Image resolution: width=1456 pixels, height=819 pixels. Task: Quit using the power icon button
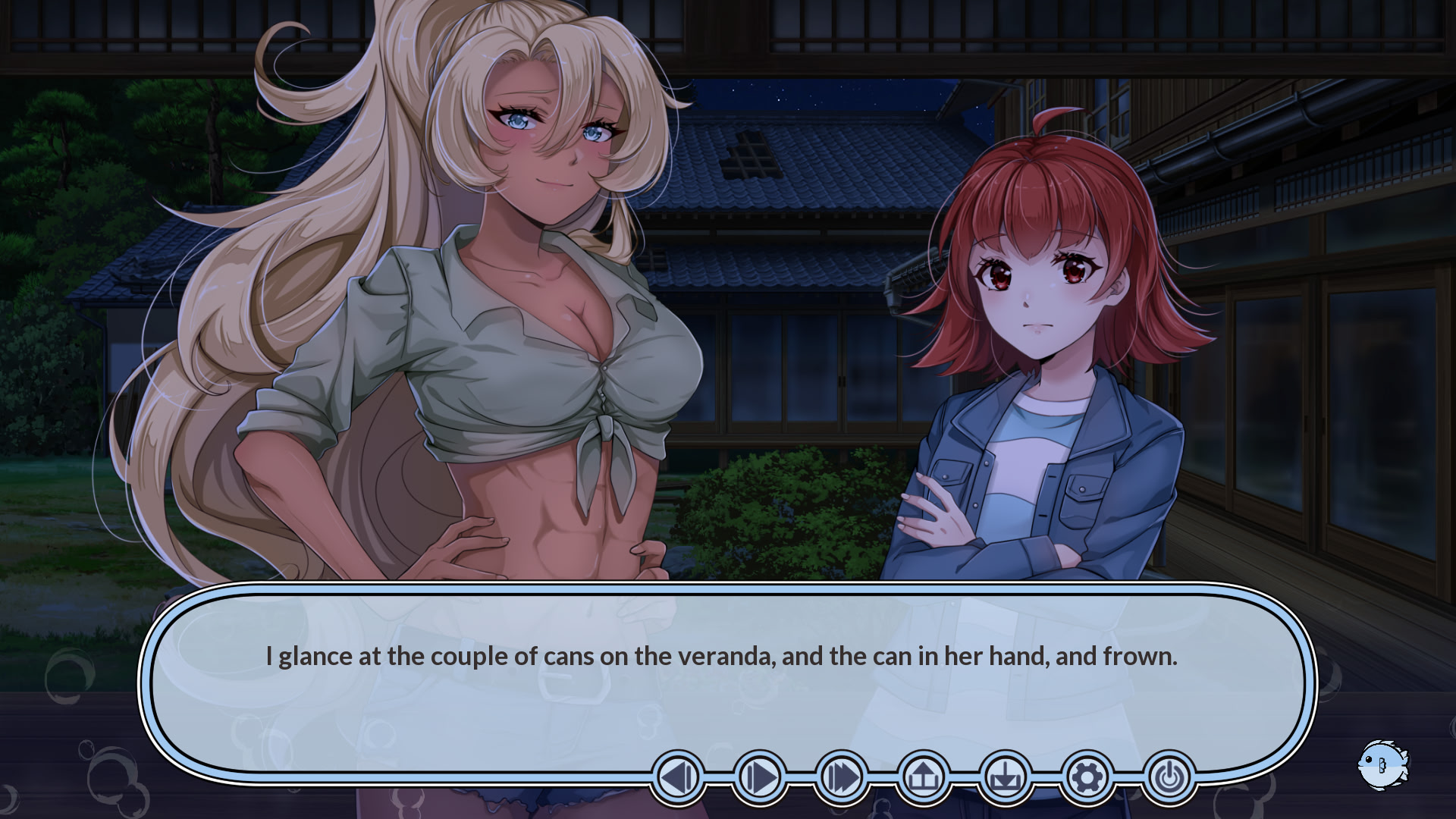coord(1169,777)
